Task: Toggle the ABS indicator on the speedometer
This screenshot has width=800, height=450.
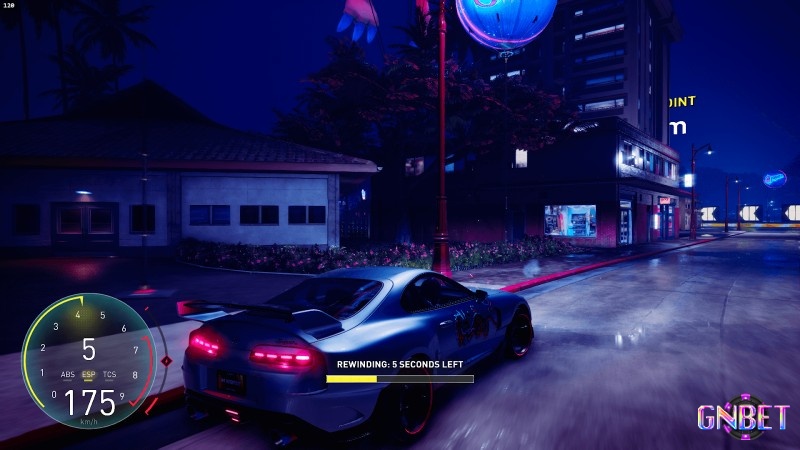Action: tap(68, 375)
